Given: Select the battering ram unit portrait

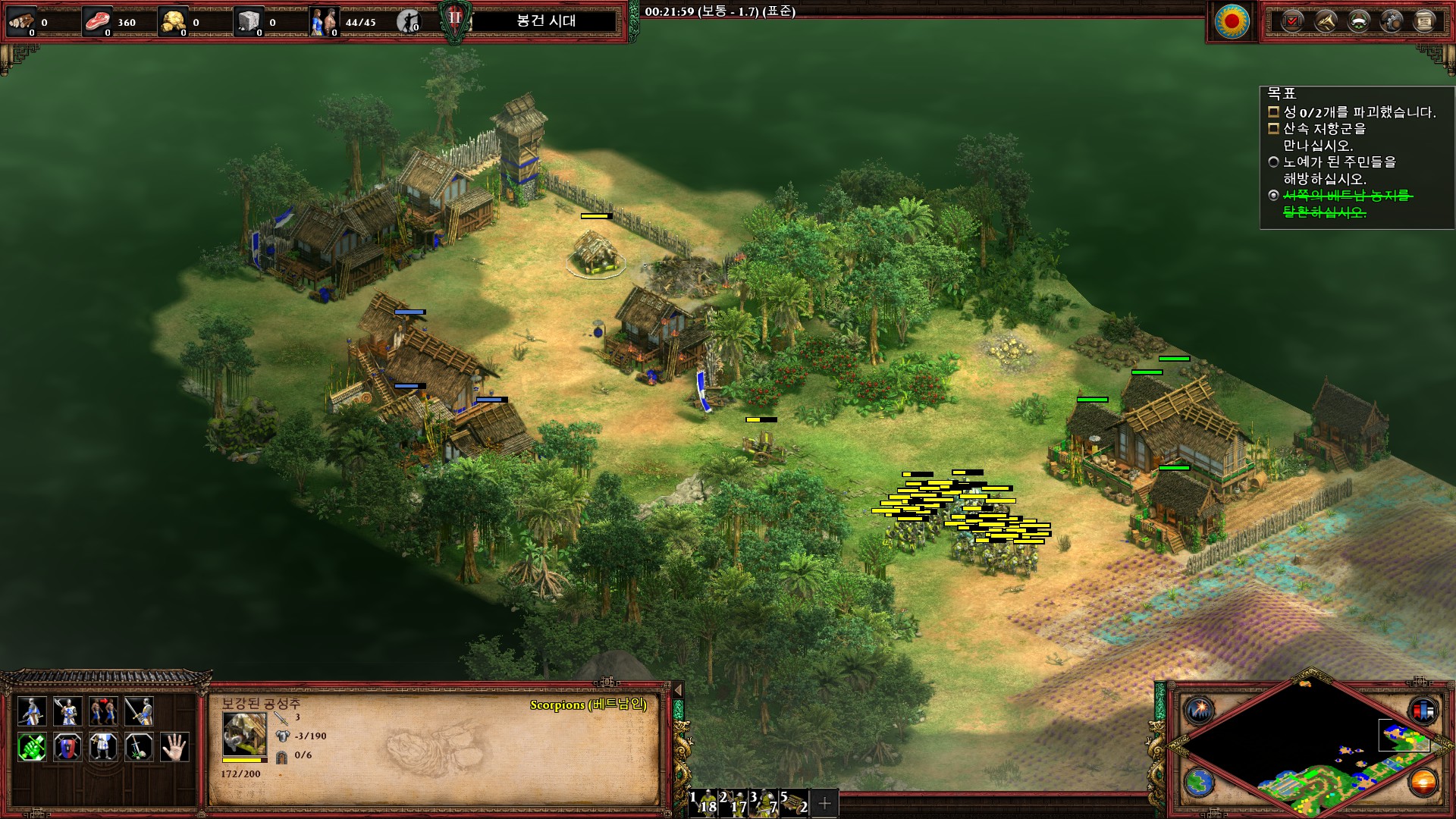Looking at the screenshot, I should click(244, 734).
